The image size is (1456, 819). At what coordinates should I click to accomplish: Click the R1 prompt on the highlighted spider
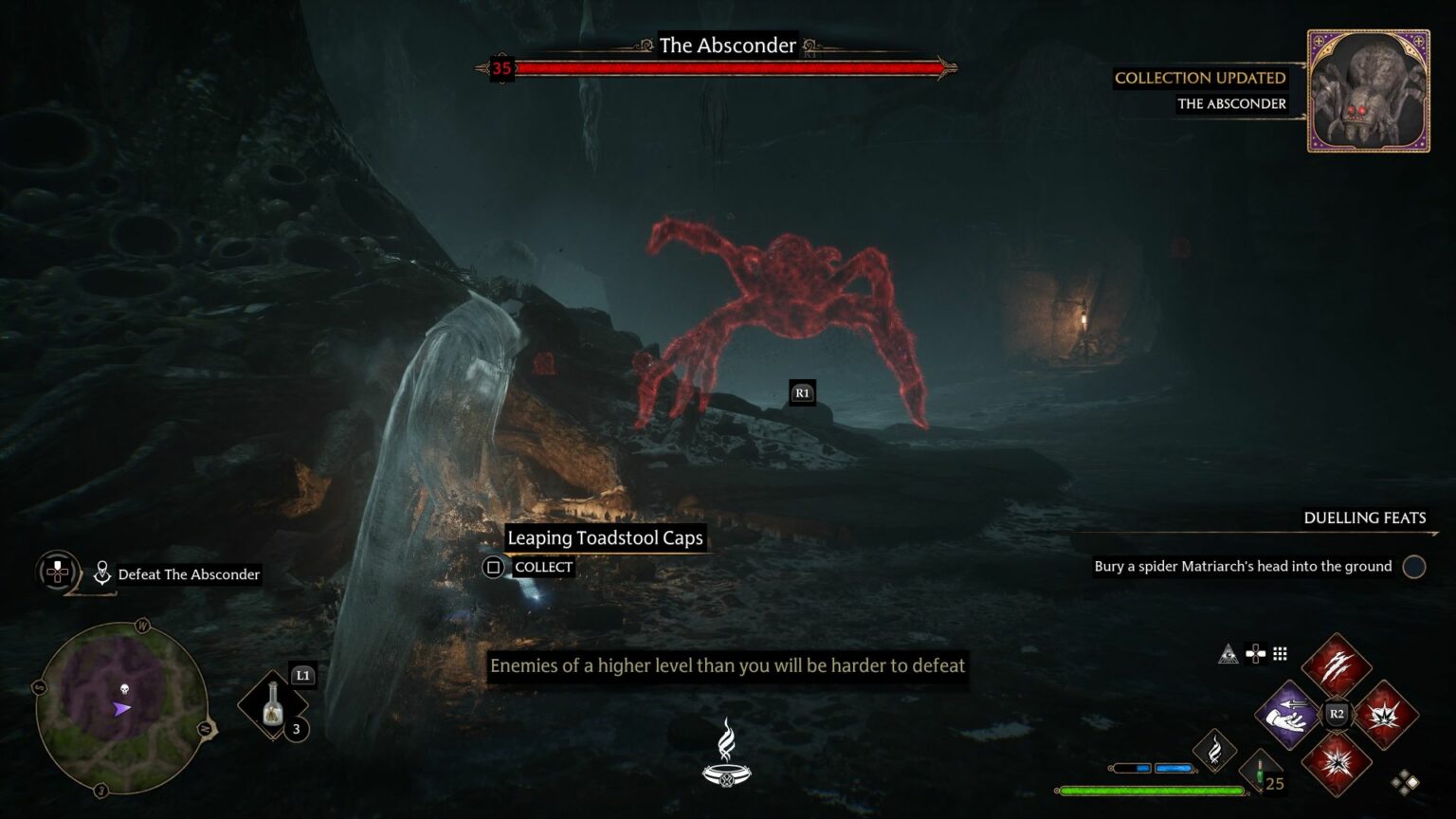801,391
